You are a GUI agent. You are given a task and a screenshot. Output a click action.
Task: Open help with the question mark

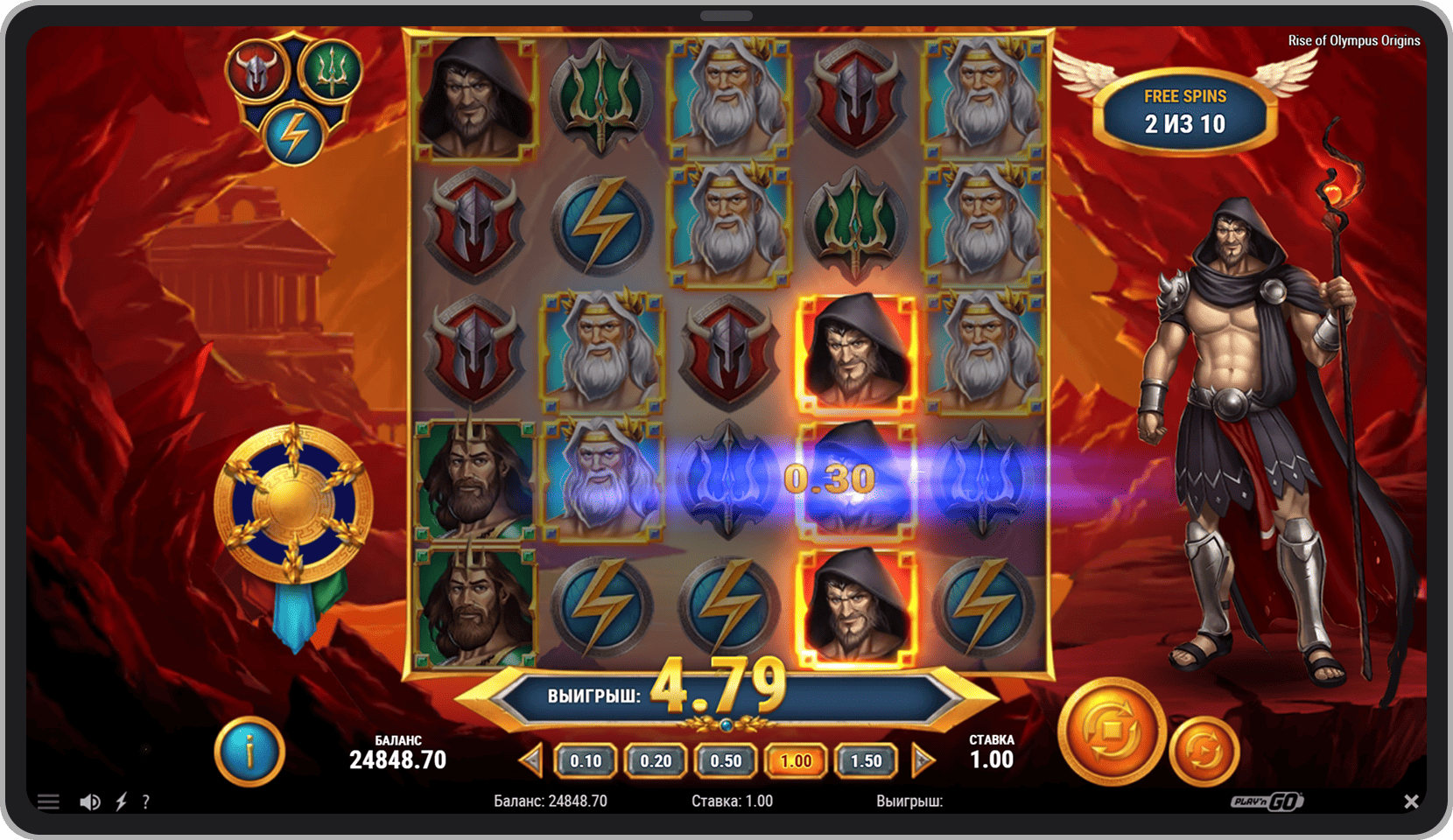tap(145, 801)
